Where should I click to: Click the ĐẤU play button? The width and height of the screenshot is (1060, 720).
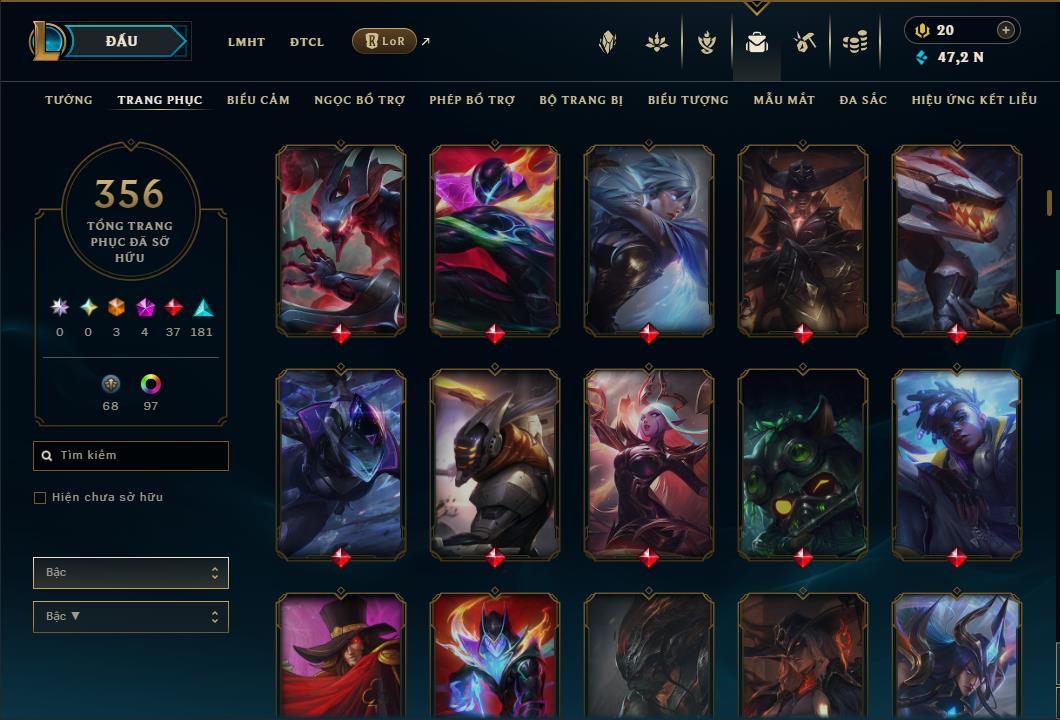point(122,41)
